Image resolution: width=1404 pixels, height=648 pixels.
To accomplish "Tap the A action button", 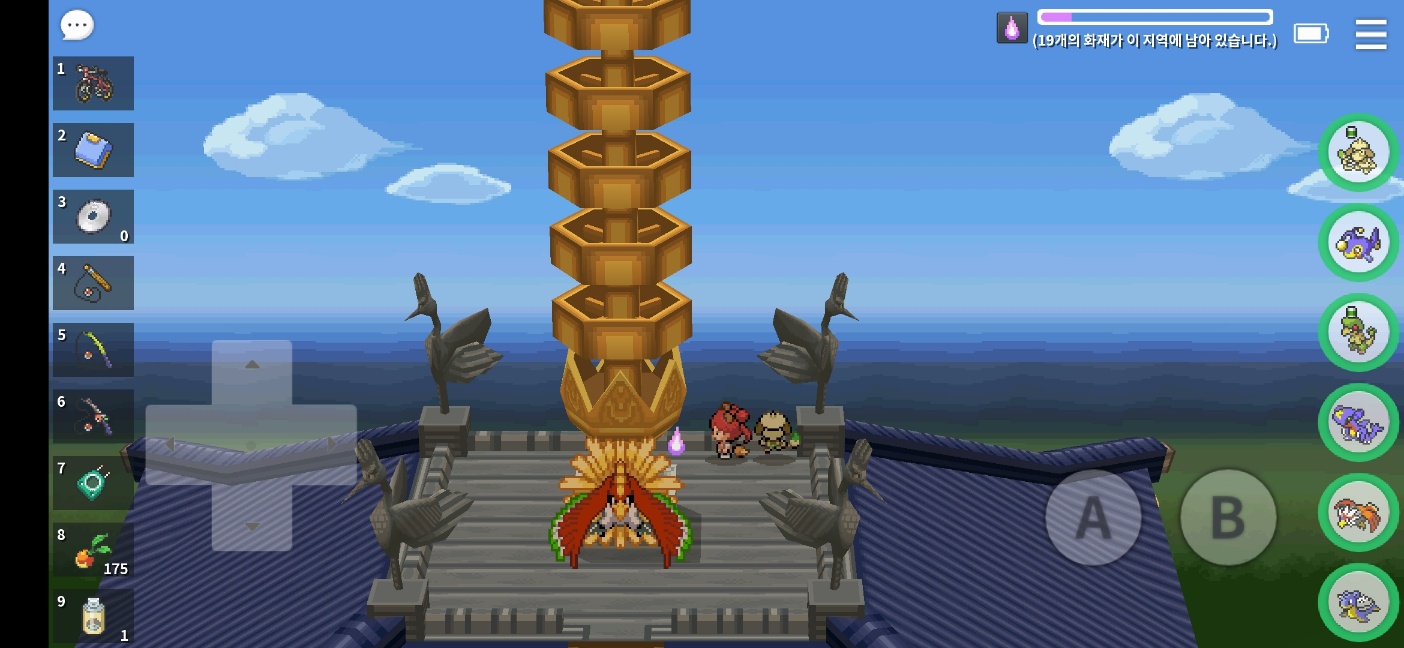I will tap(1093, 517).
